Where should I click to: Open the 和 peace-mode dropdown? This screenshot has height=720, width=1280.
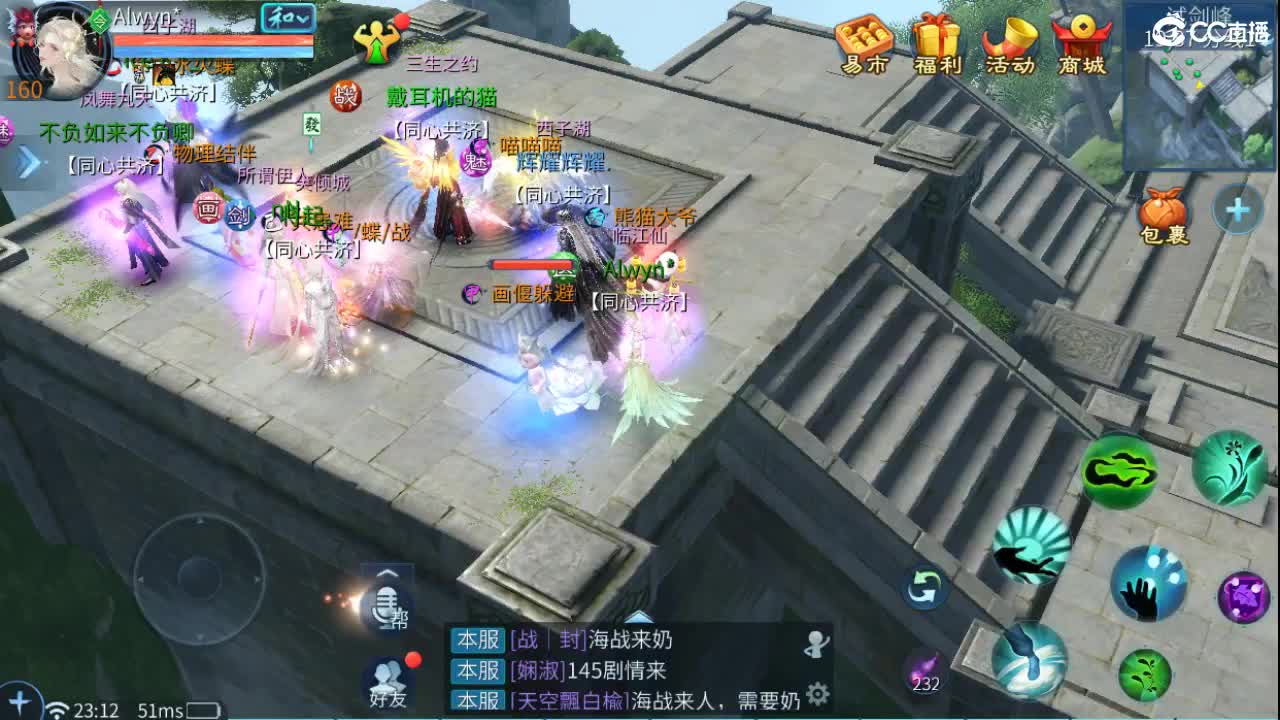(286, 19)
